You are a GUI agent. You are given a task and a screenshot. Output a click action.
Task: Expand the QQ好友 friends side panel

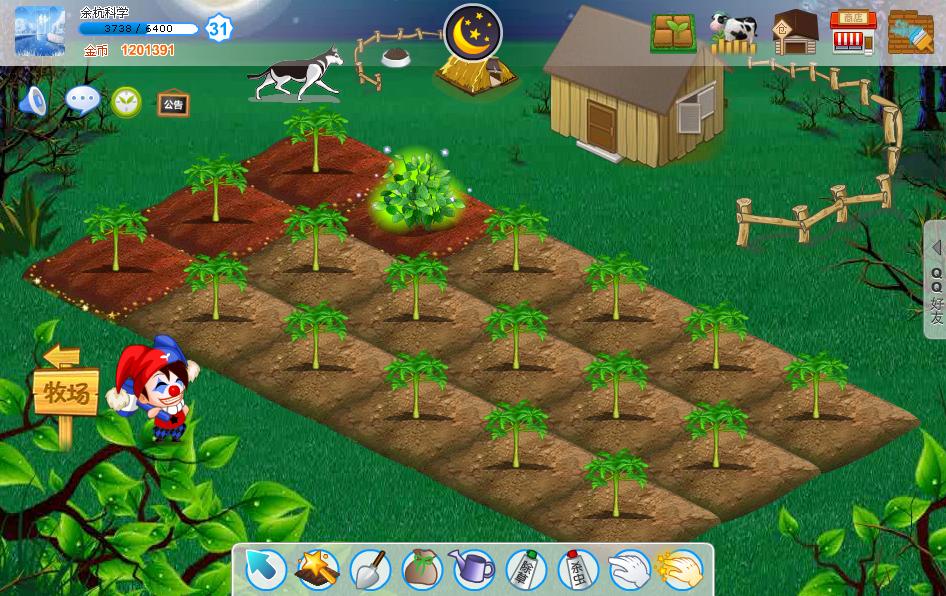tap(936, 279)
